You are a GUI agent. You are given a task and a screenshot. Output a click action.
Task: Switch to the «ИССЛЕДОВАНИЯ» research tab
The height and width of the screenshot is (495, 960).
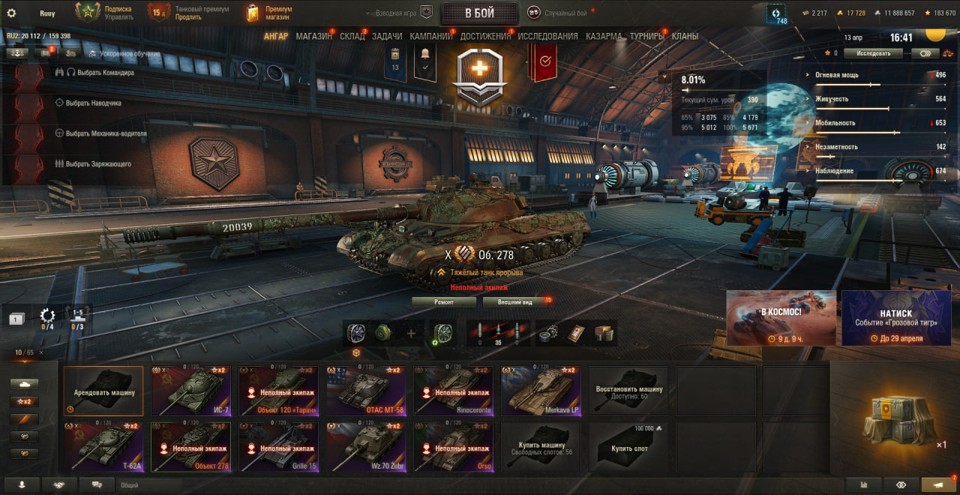pyautogui.click(x=547, y=36)
